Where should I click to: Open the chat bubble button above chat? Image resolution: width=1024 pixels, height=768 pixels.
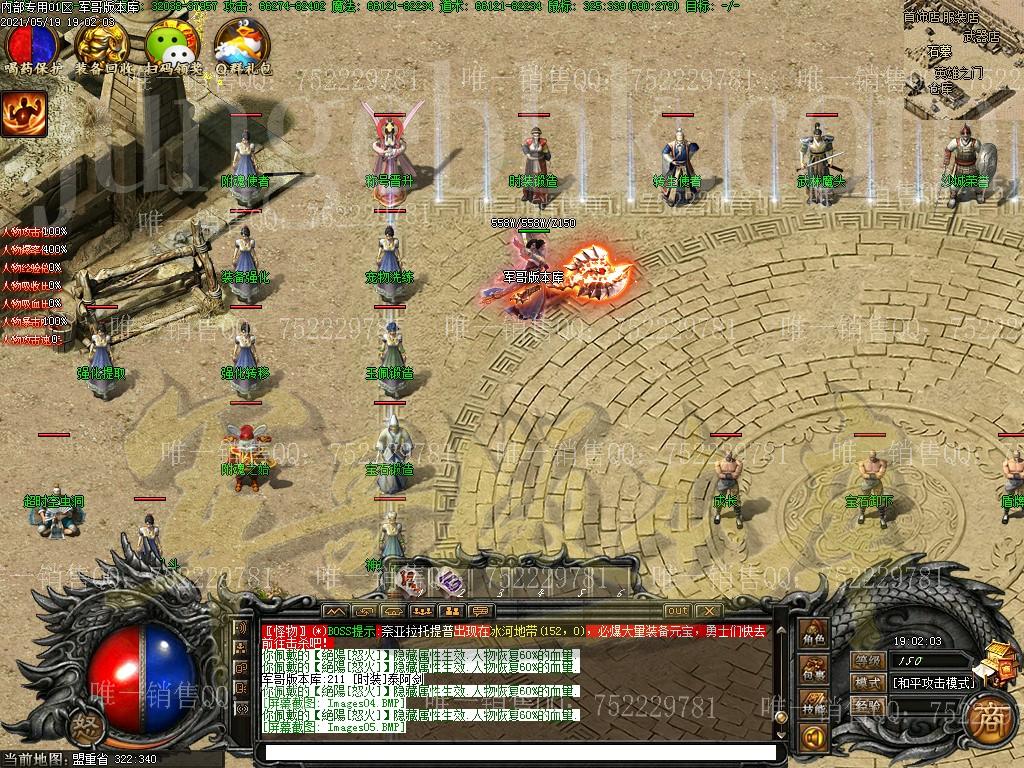tap(481, 610)
